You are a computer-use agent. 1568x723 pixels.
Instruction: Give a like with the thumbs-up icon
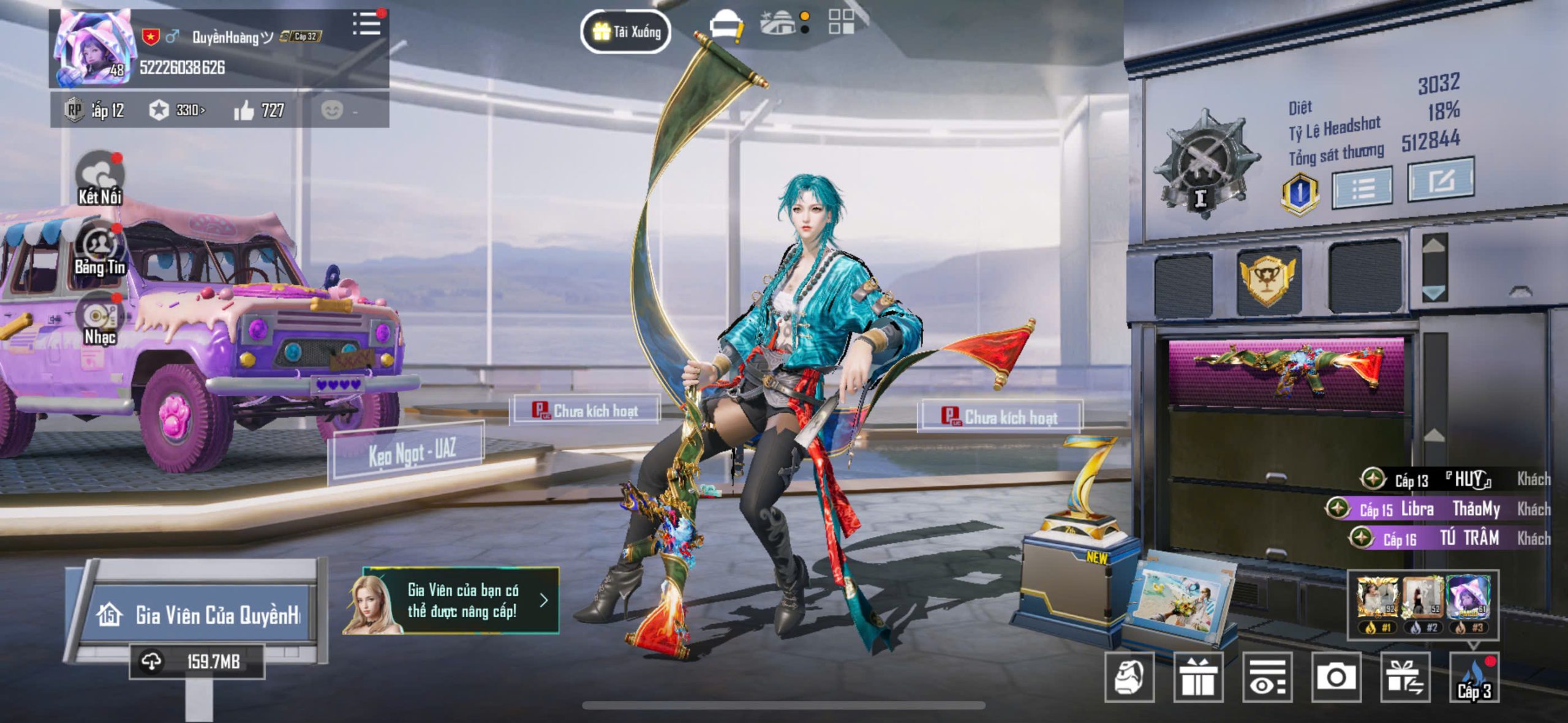[x=244, y=111]
